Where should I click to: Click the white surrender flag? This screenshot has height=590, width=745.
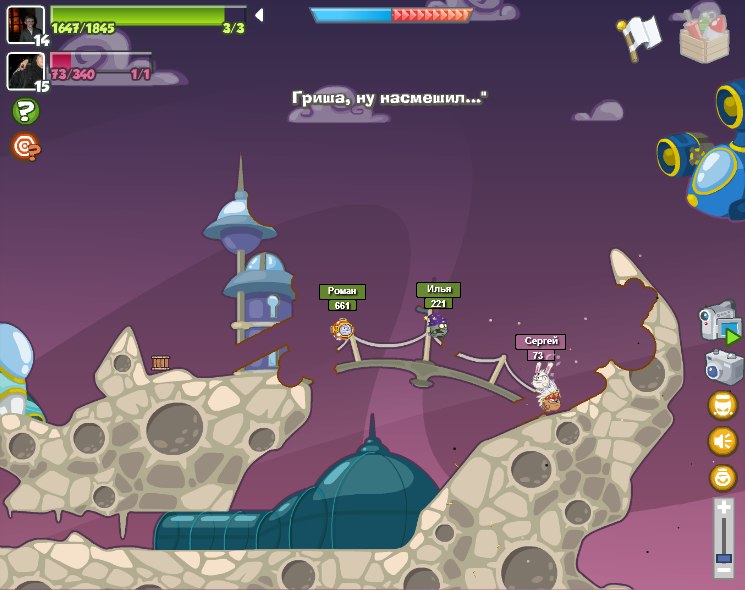pos(640,36)
